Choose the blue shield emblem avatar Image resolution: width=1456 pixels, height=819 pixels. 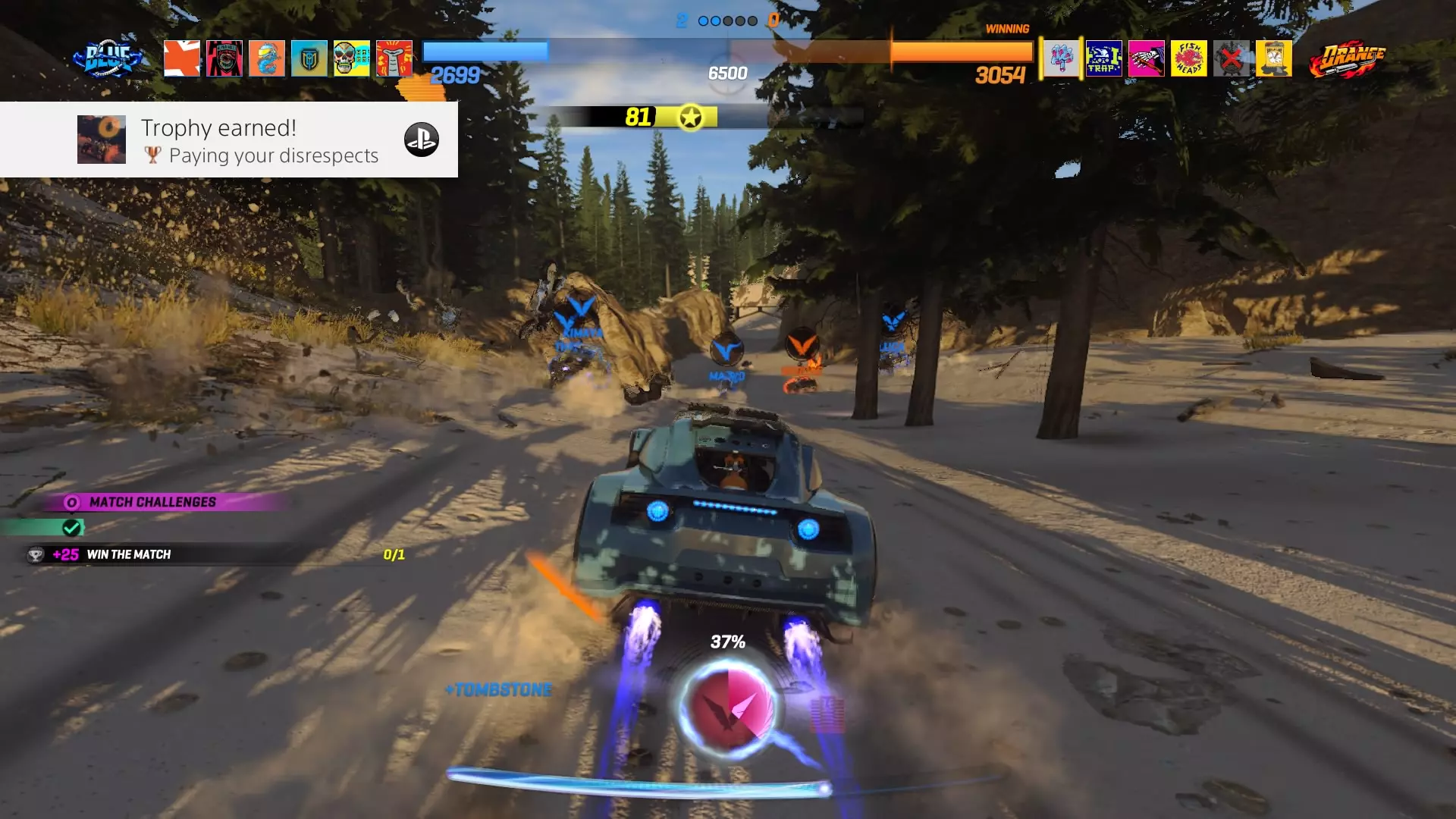[x=309, y=58]
